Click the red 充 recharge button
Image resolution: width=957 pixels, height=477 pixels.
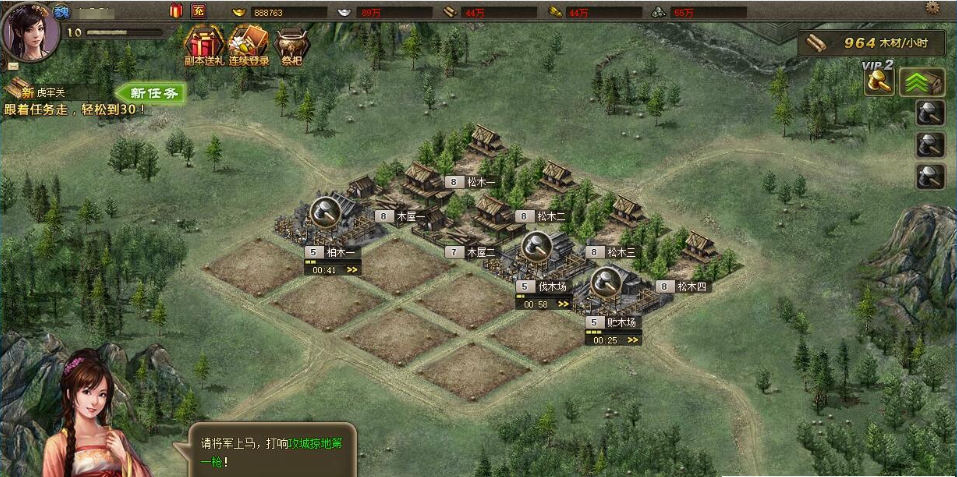click(x=198, y=11)
